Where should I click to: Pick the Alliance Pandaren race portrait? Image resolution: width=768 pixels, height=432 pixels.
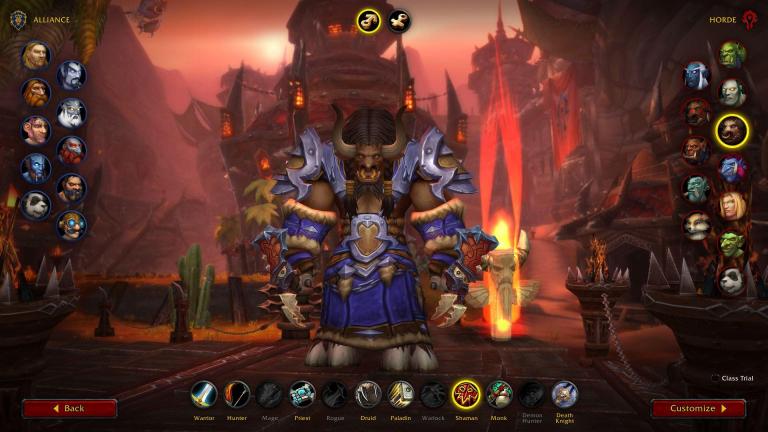[x=35, y=205]
